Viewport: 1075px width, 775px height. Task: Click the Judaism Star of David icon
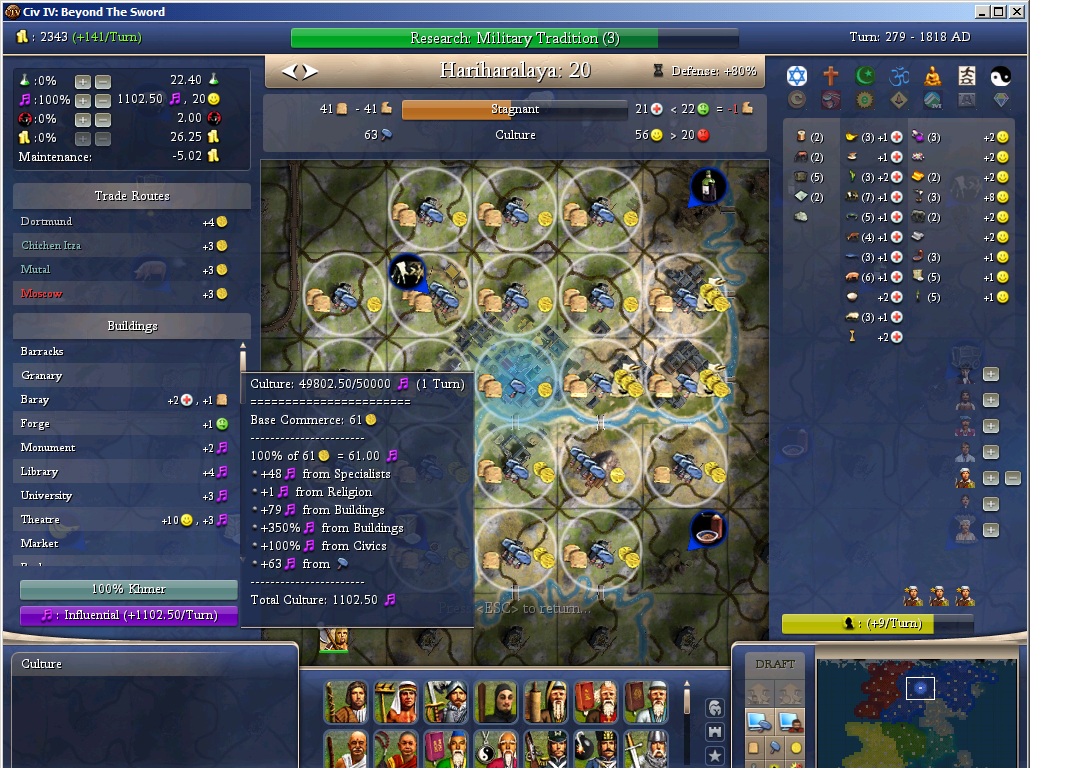pyautogui.click(x=797, y=76)
